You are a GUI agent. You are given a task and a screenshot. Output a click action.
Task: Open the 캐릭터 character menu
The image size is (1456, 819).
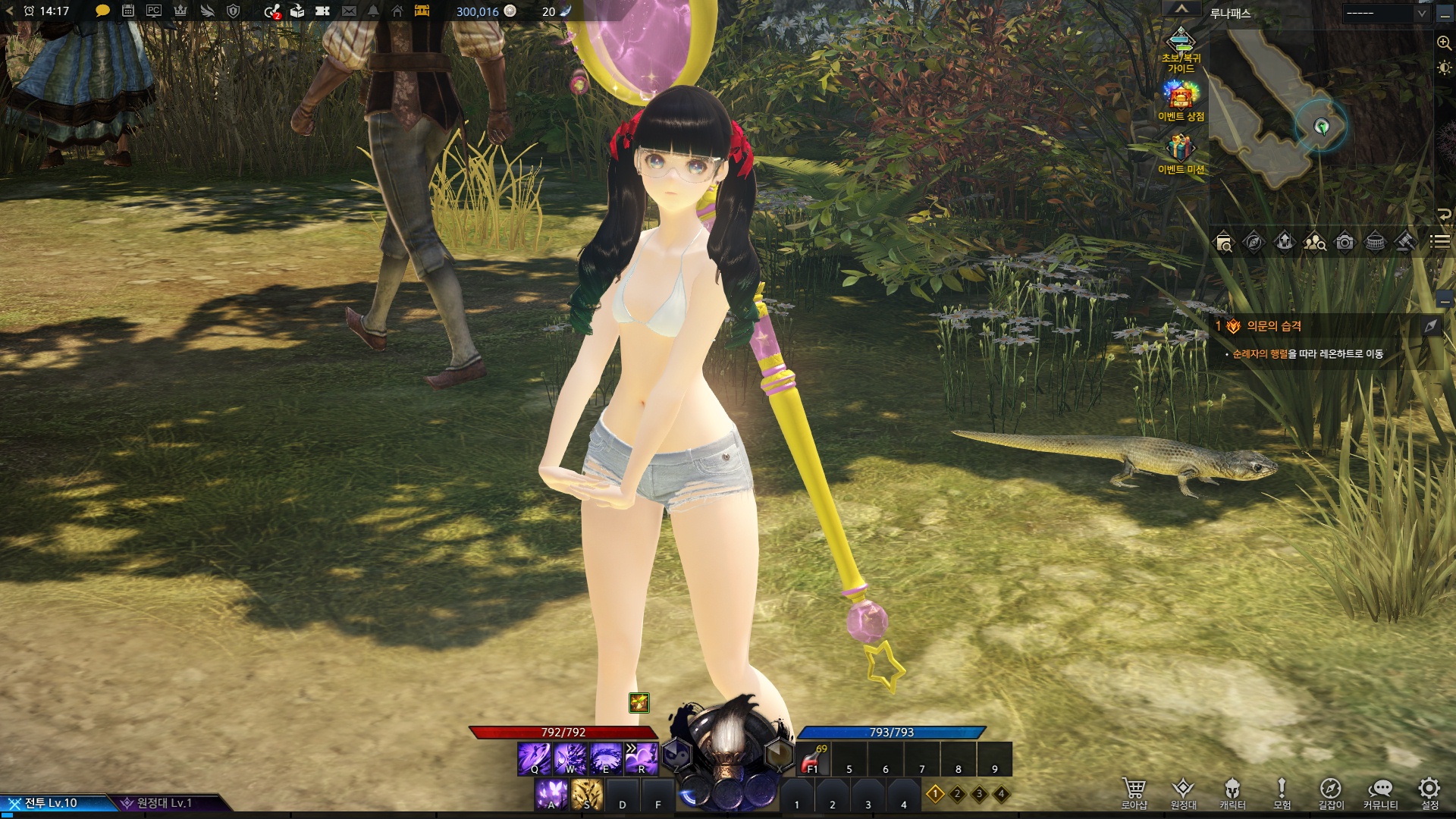1232,789
